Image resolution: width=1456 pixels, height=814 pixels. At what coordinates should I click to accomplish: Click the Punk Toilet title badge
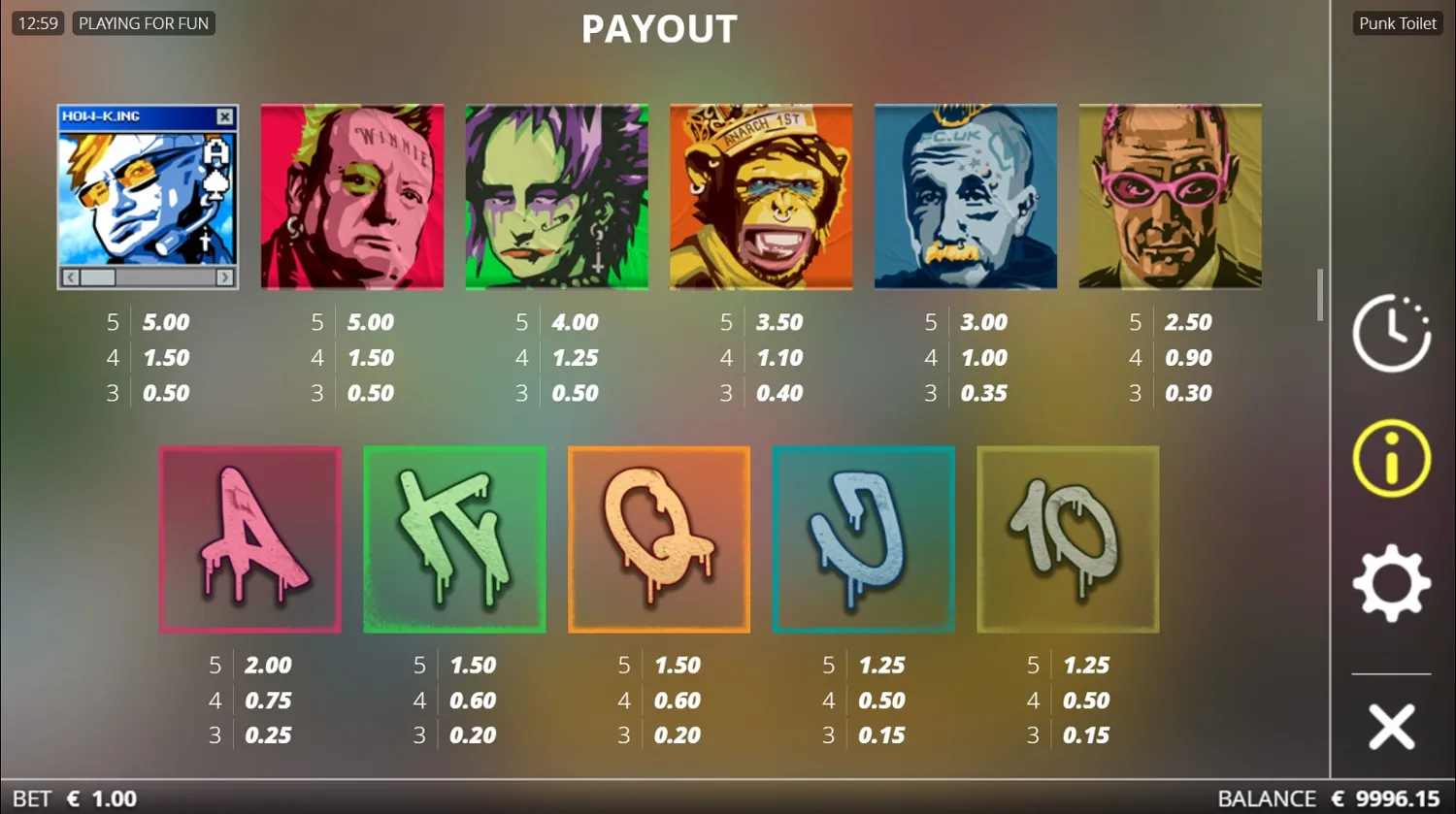[1397, 22]
